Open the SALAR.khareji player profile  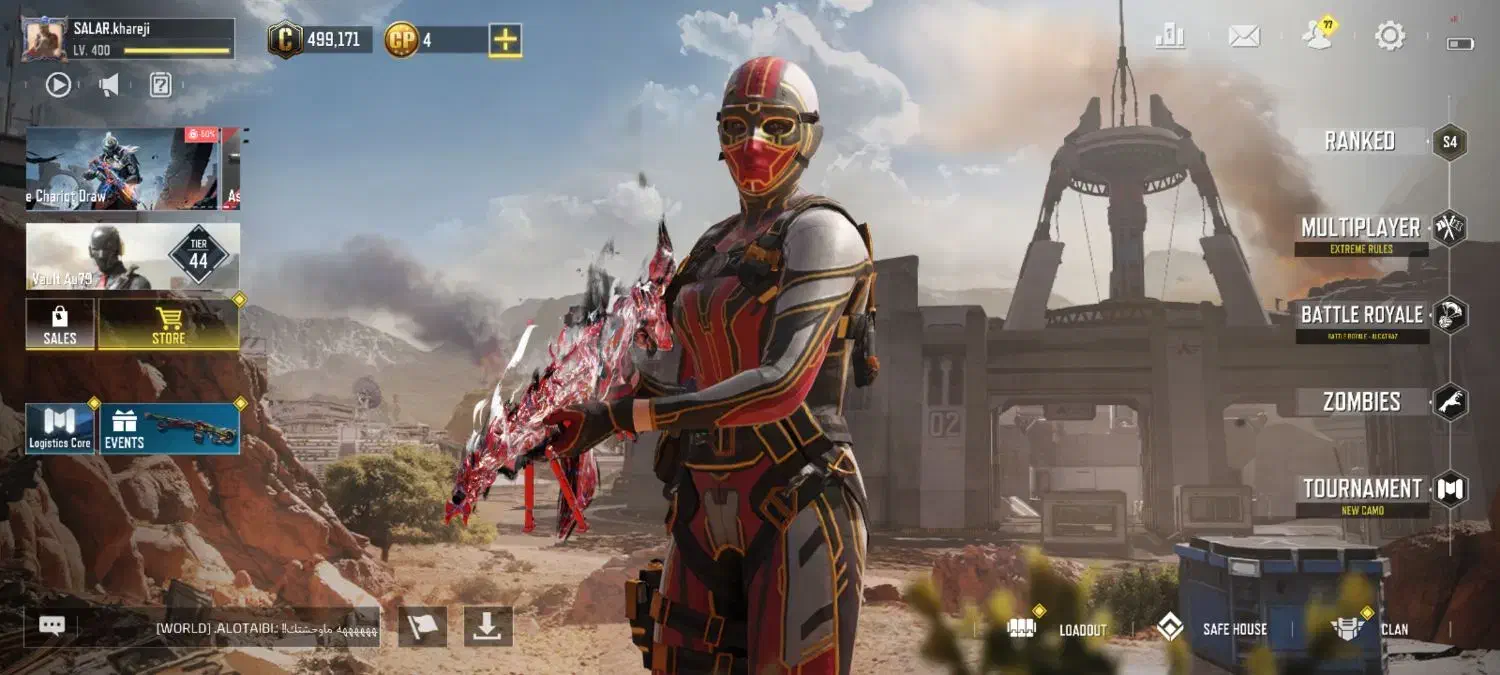click(x=47, y=40)
